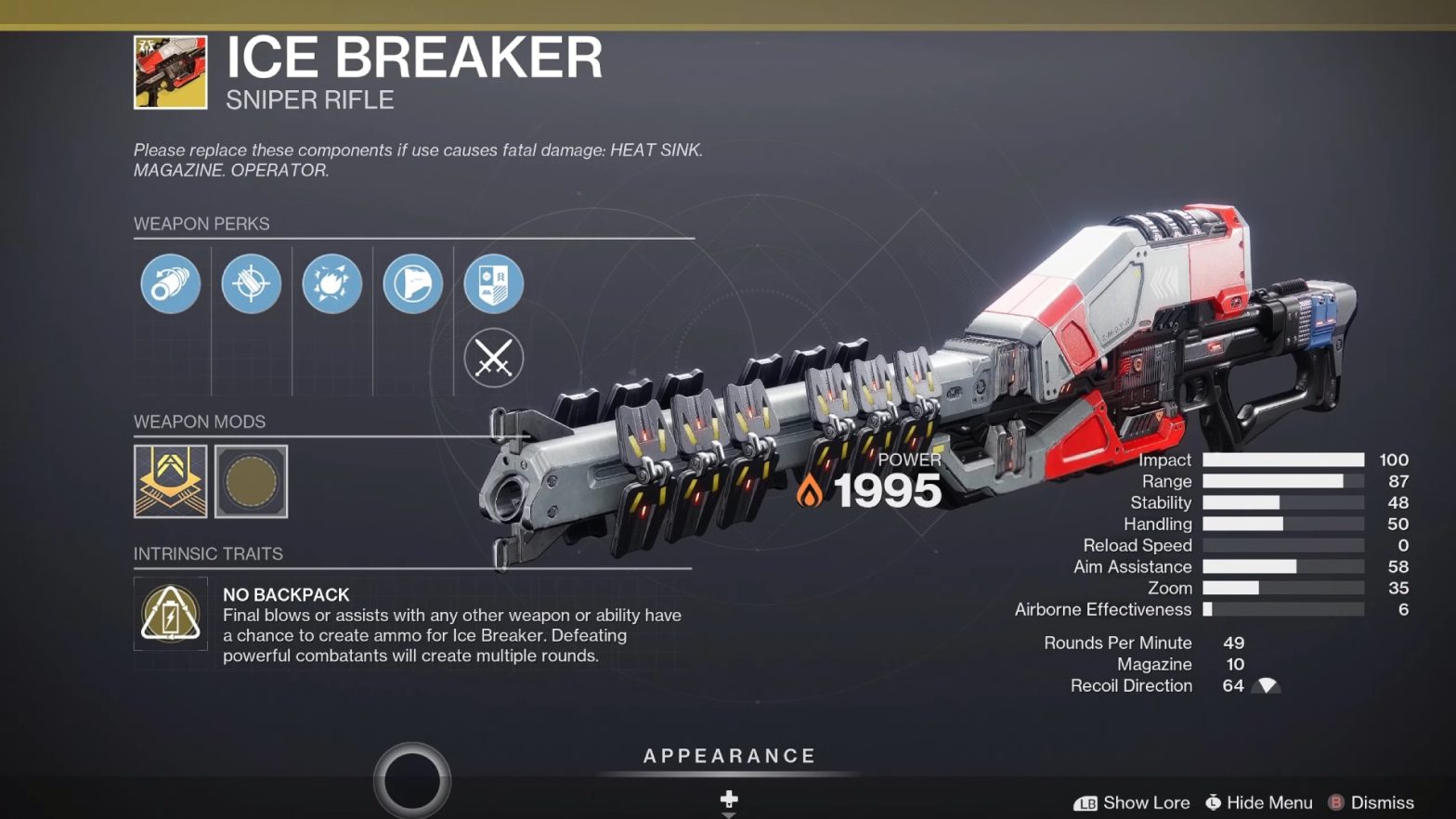Screen dimensions: 1456x819
Task: Open the No Backpack intrinsic trait icon
Action: 171,613
